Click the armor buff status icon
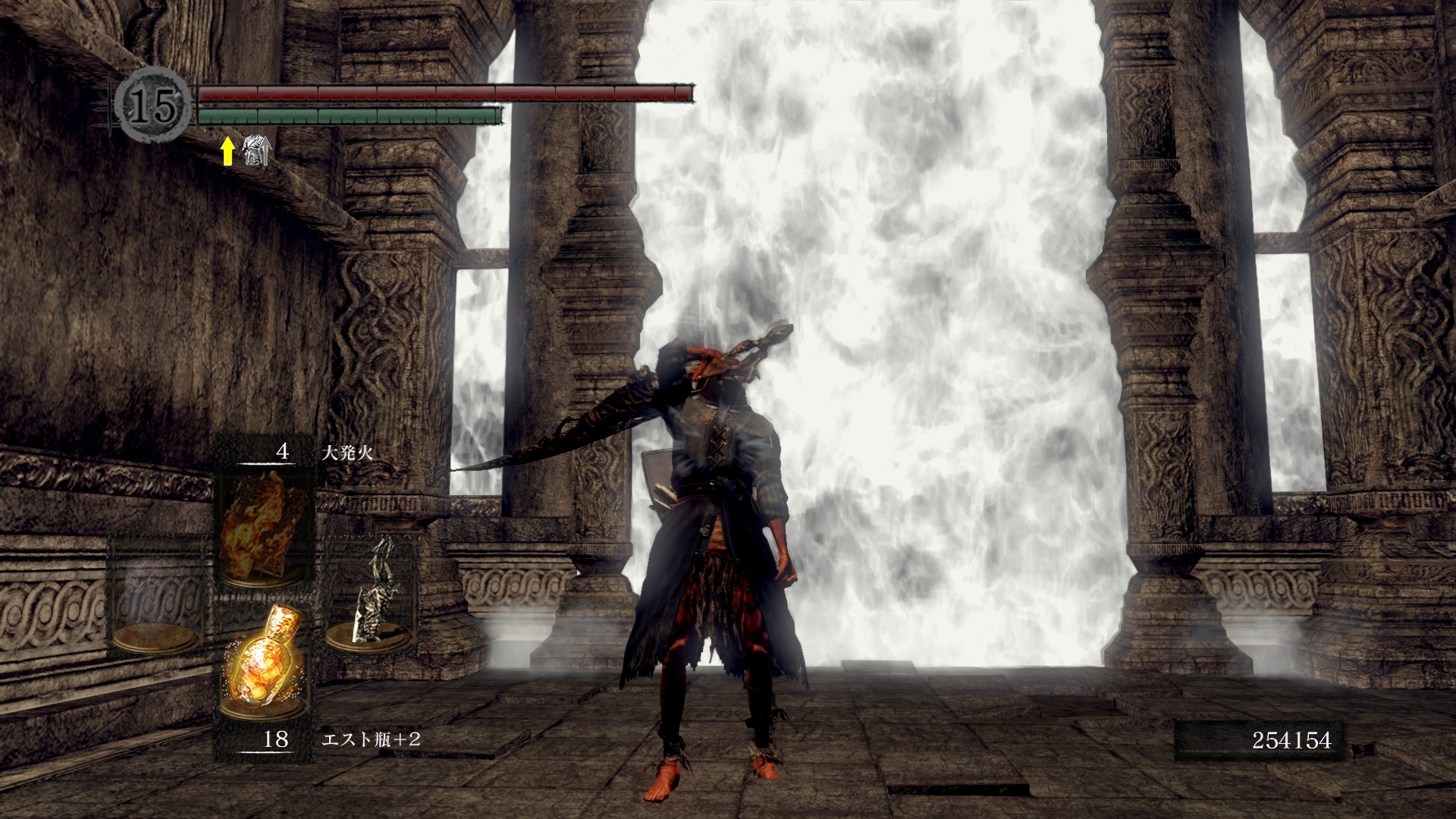Viewport: 1456px width, 819px height. tap(256, 150)
